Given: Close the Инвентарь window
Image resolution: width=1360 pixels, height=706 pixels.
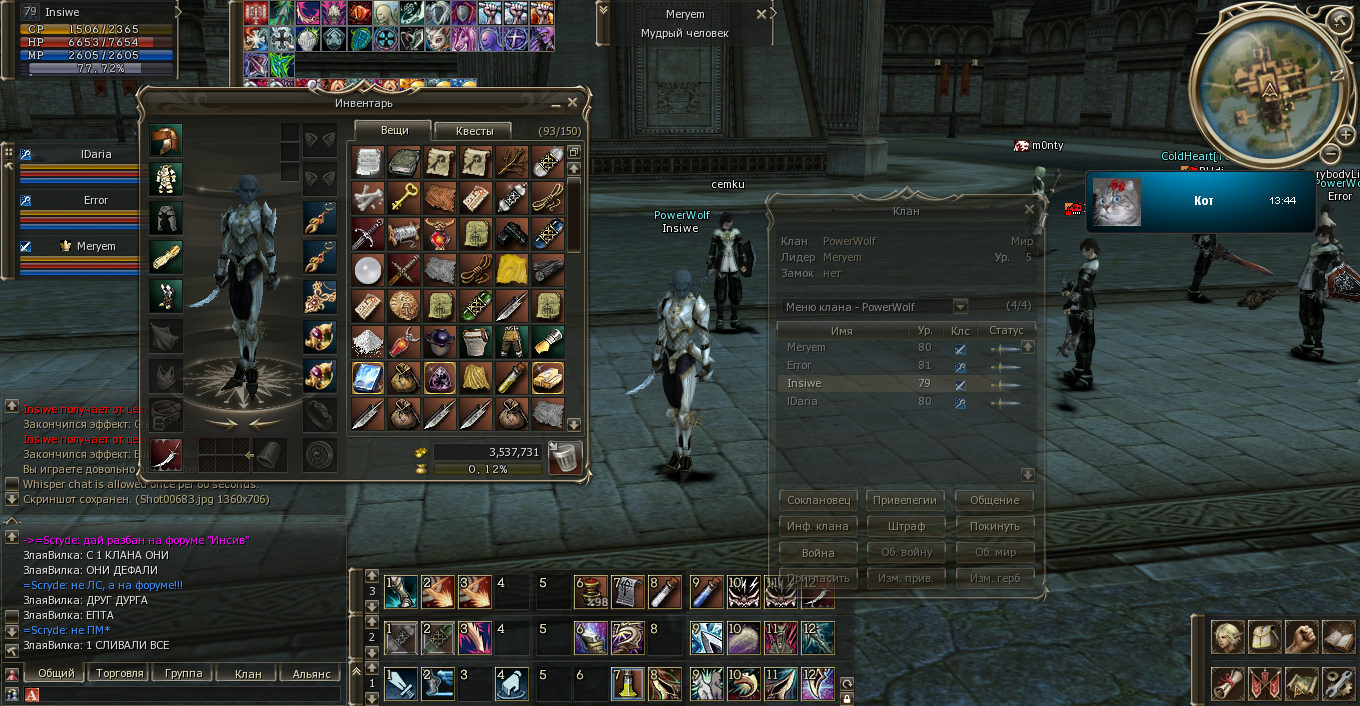Looking at the screenshot, I should click(573, 102).
